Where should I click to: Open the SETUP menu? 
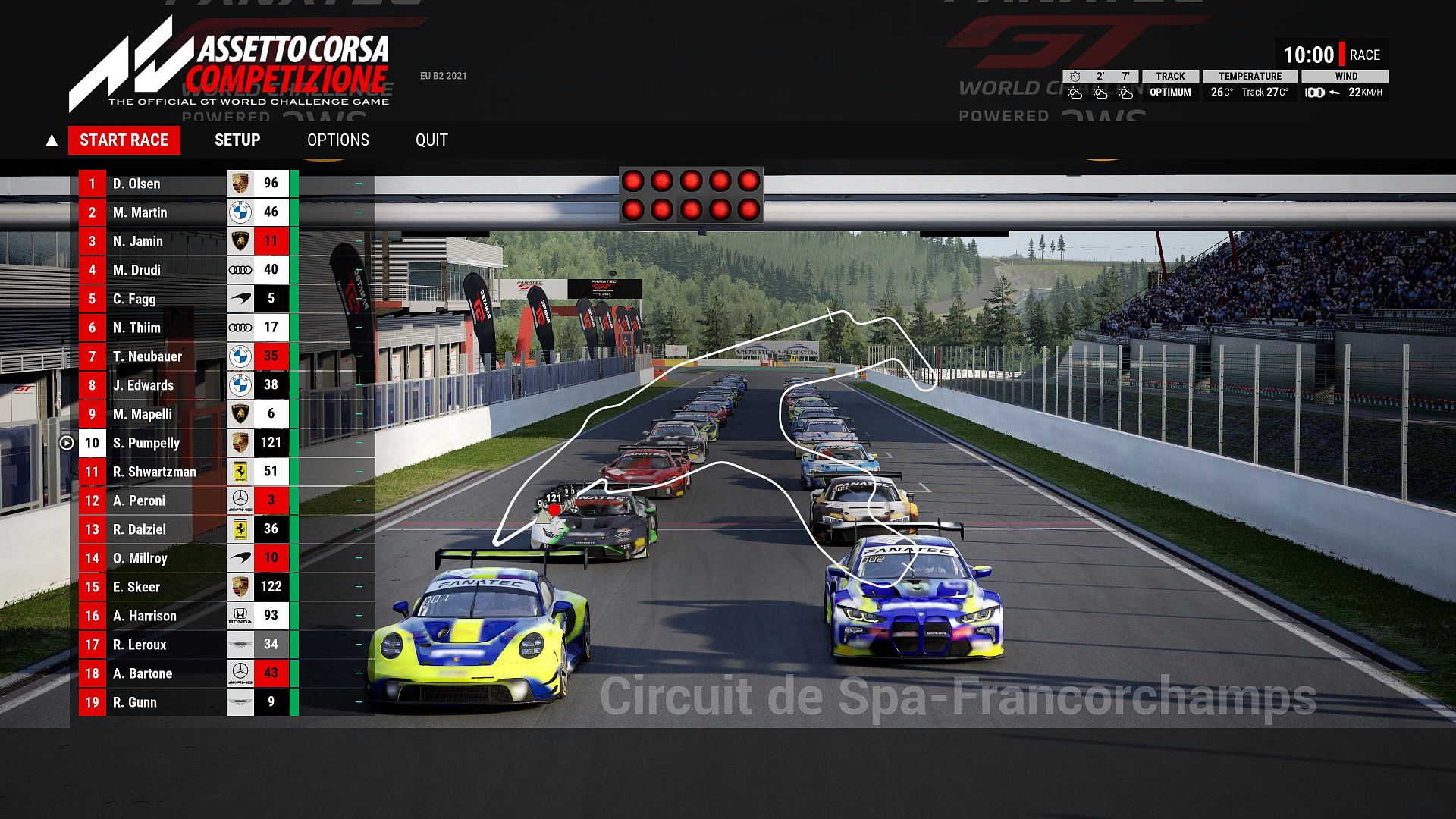tap(237, 140)
